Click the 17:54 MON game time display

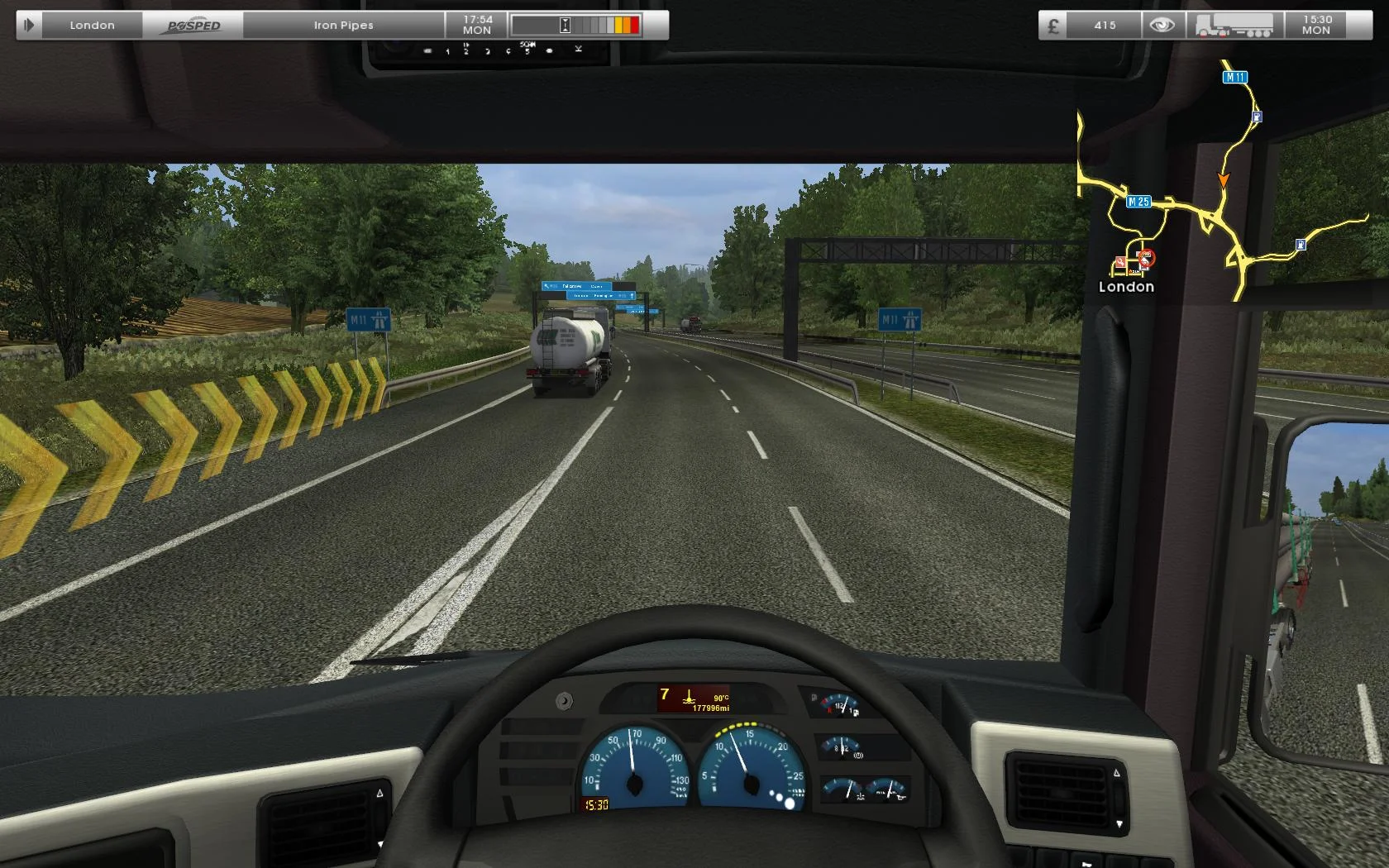click(x=476, y=25)
